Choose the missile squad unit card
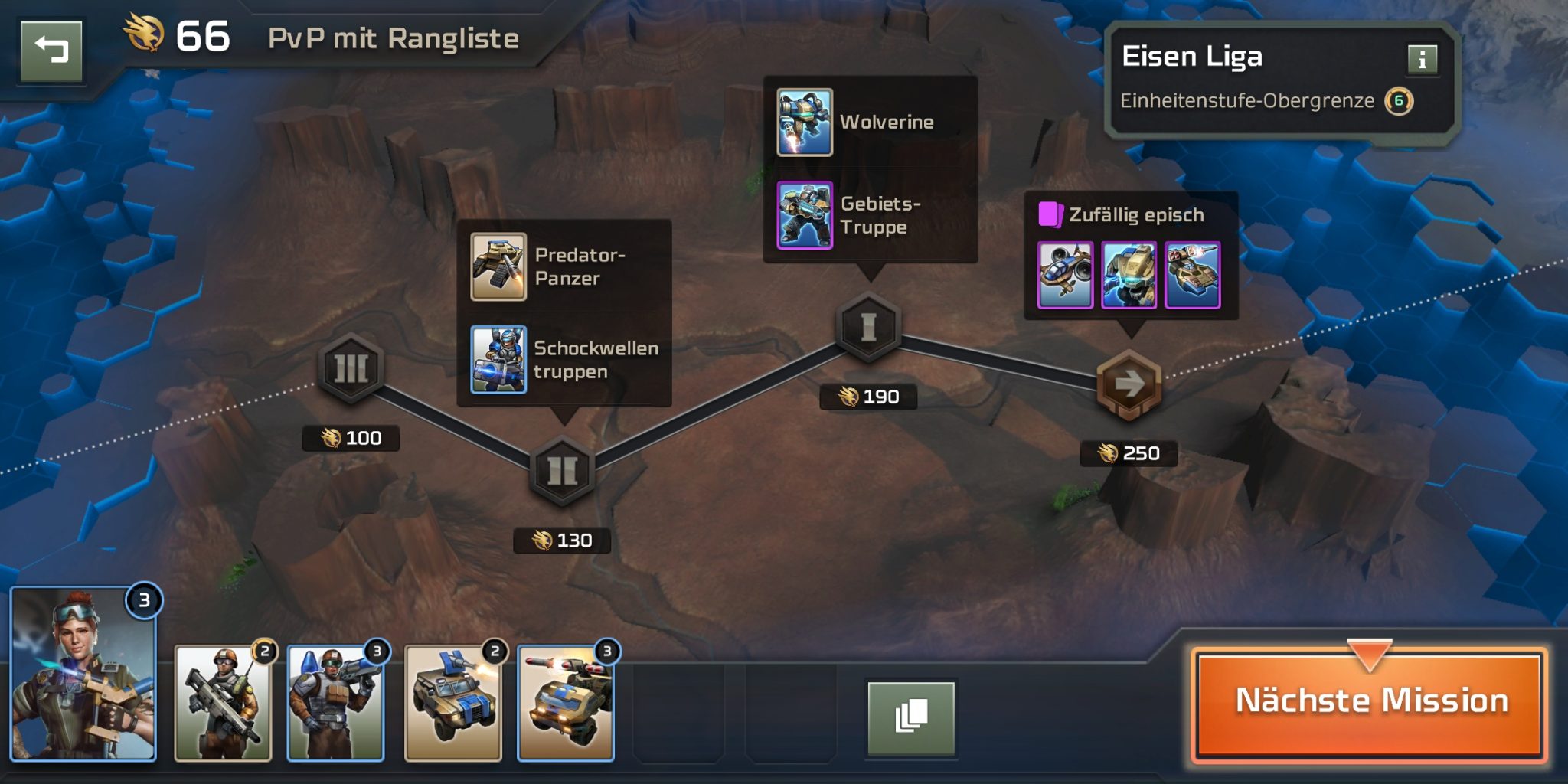1568x784 pixels. pos(335,703)
